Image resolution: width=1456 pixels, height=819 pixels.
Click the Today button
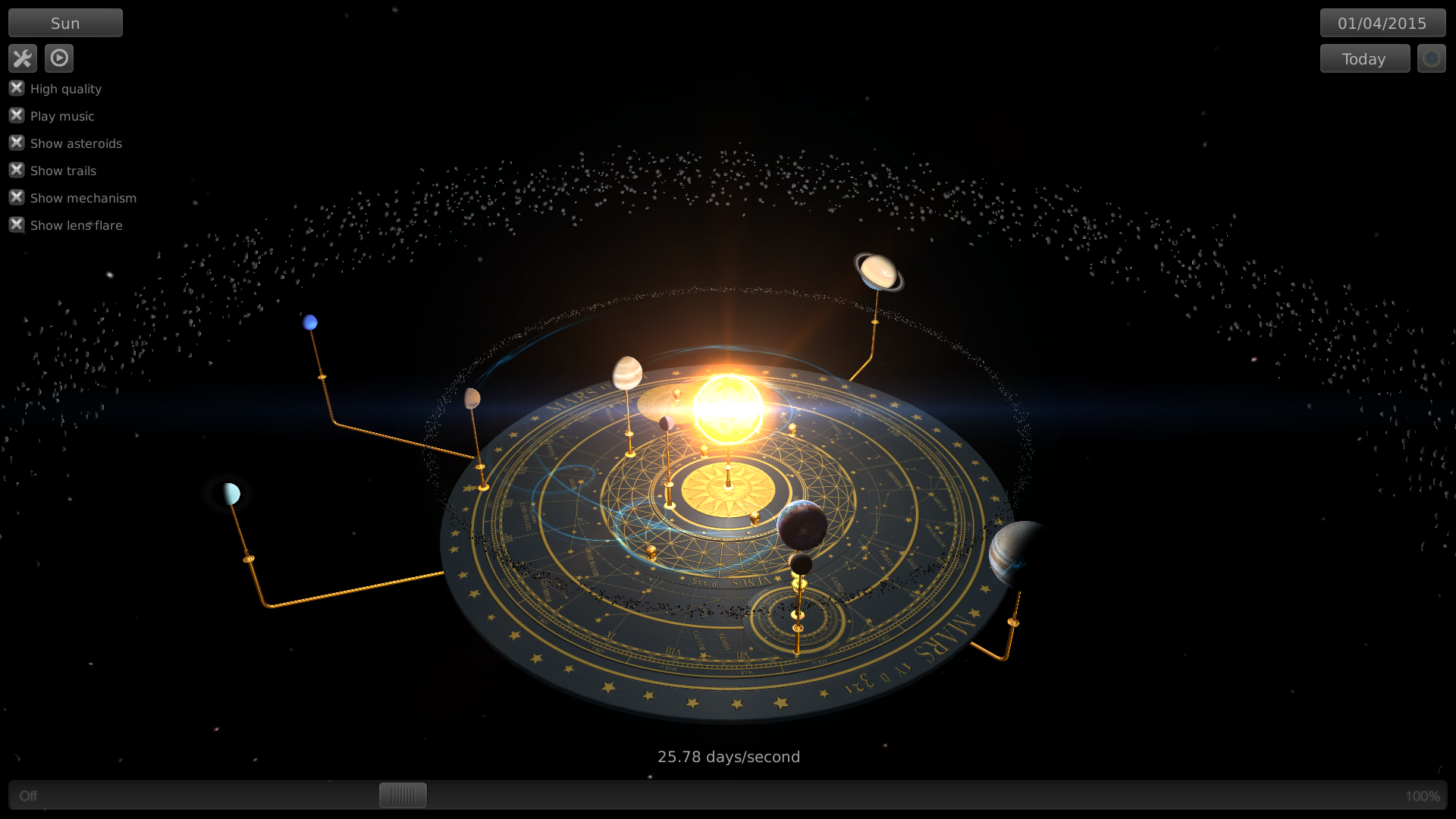click(x=1364, y=58)
